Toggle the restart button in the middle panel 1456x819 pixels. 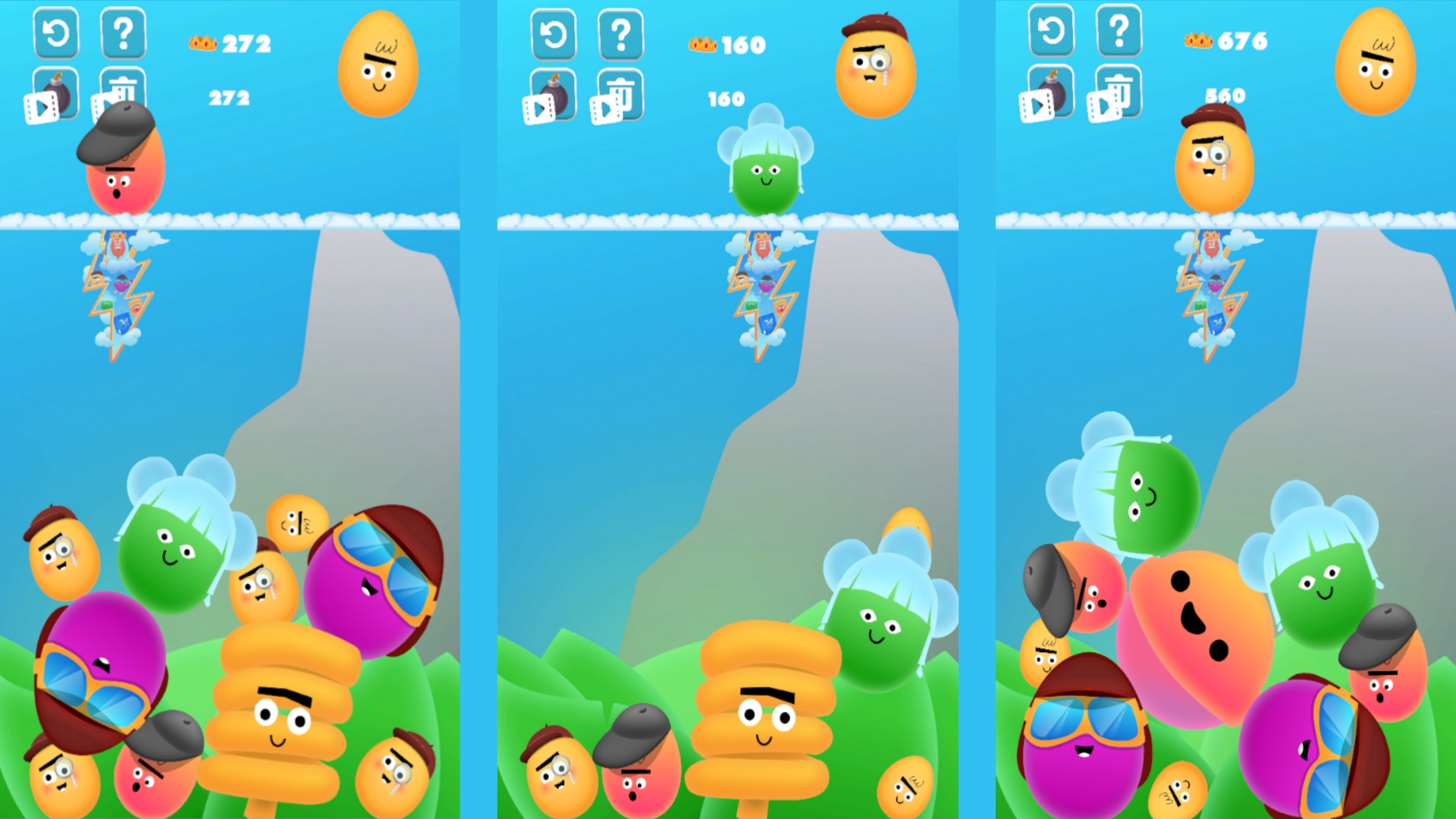(554, 34)
